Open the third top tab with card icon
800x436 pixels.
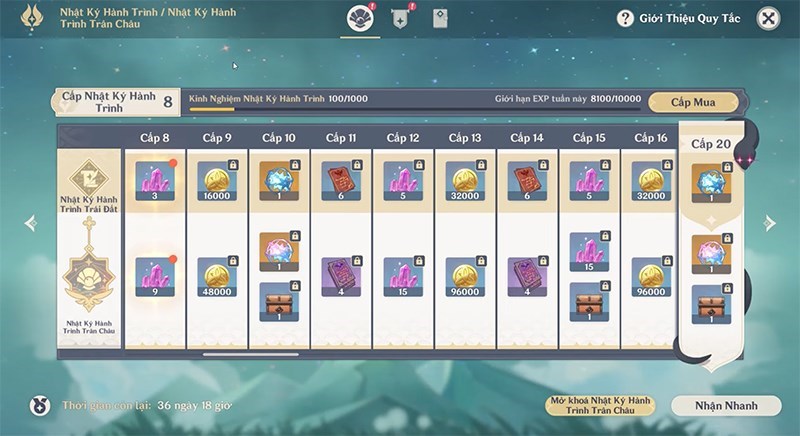point(440,18)
